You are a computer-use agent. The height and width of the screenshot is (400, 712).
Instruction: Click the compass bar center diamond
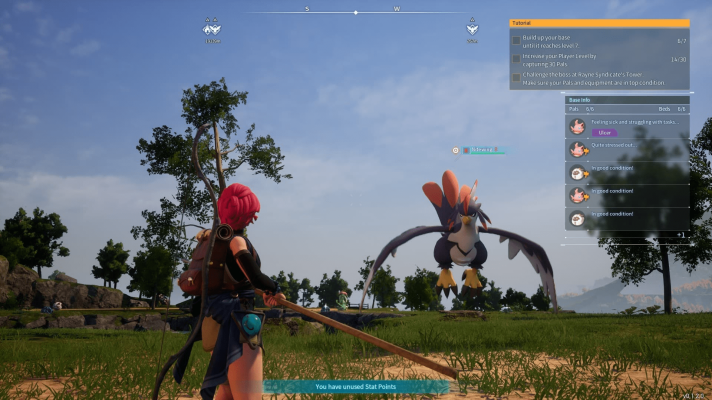[356, 12]
